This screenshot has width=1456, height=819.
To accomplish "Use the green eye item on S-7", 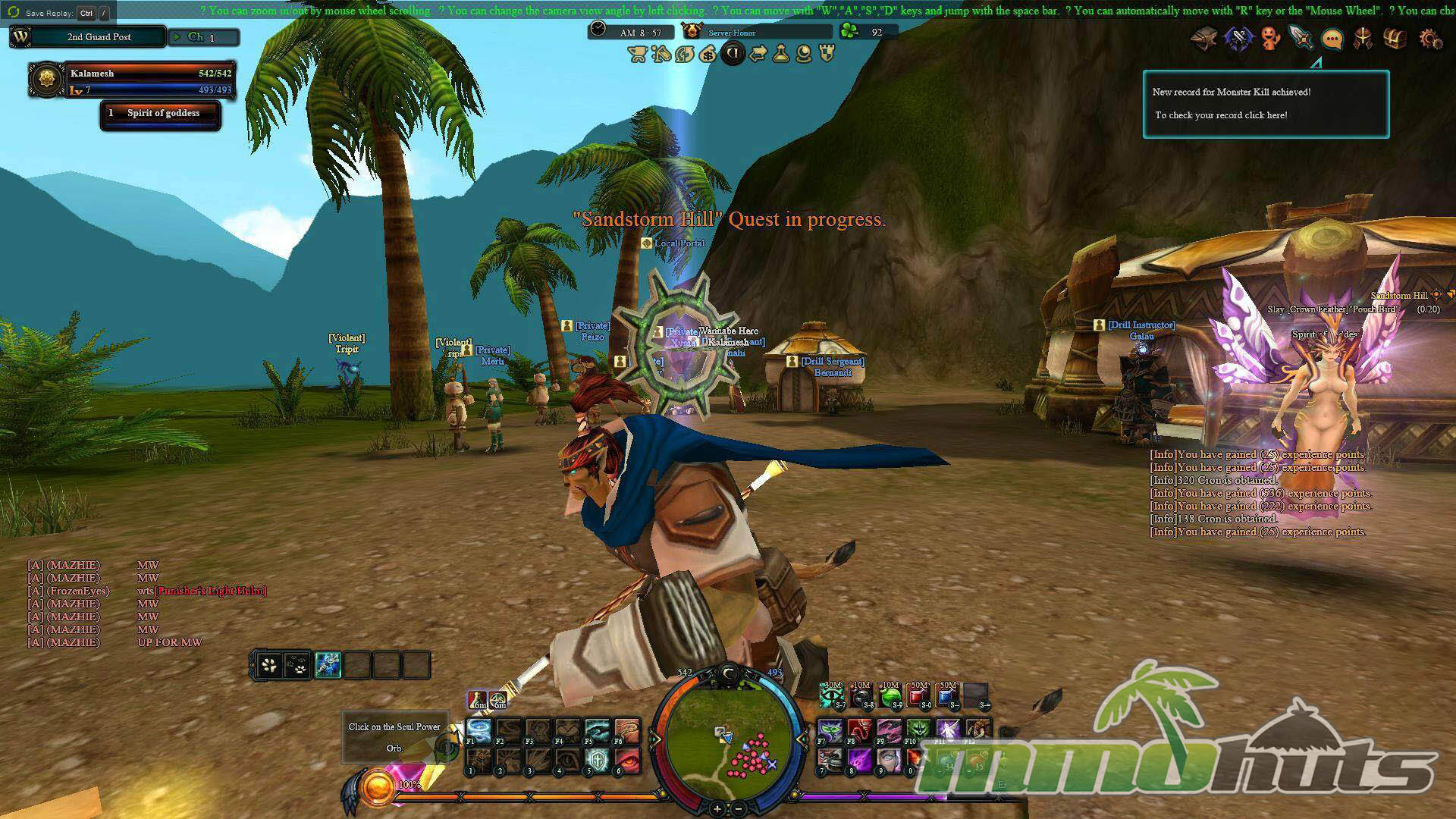I will (x=833, y=695).
